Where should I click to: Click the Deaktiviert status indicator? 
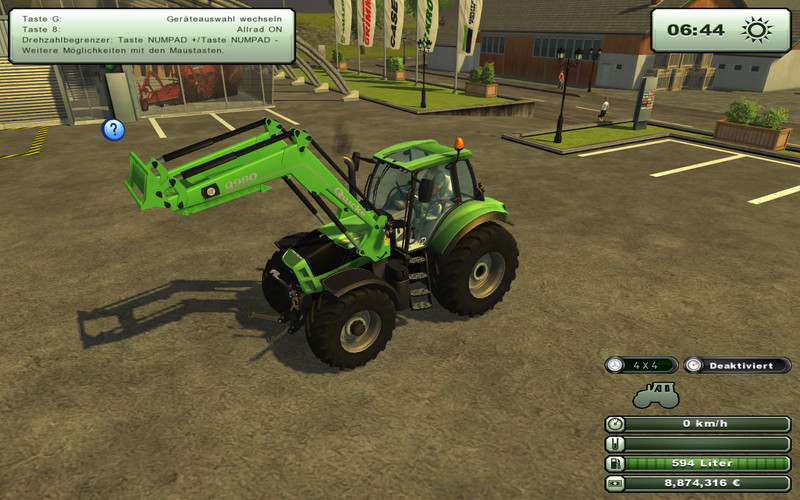coord(737,365)
